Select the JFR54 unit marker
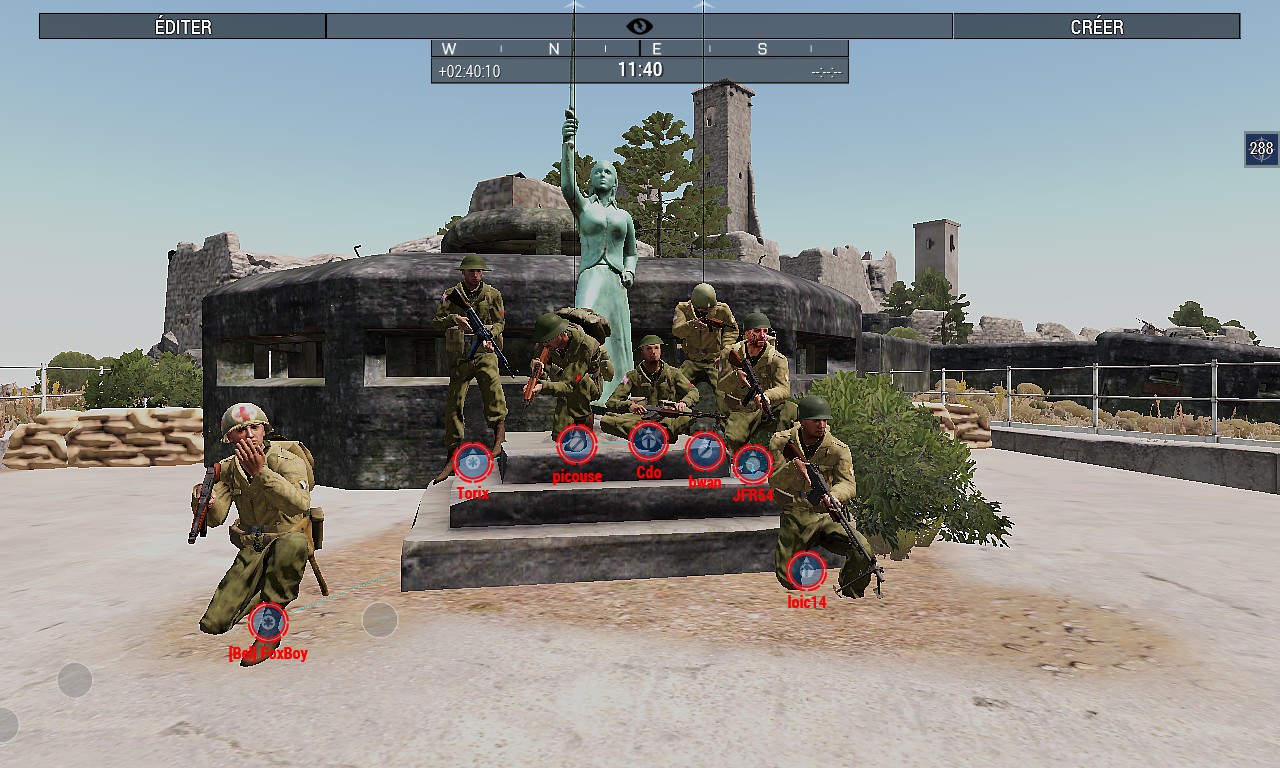 tap(752, 465)
